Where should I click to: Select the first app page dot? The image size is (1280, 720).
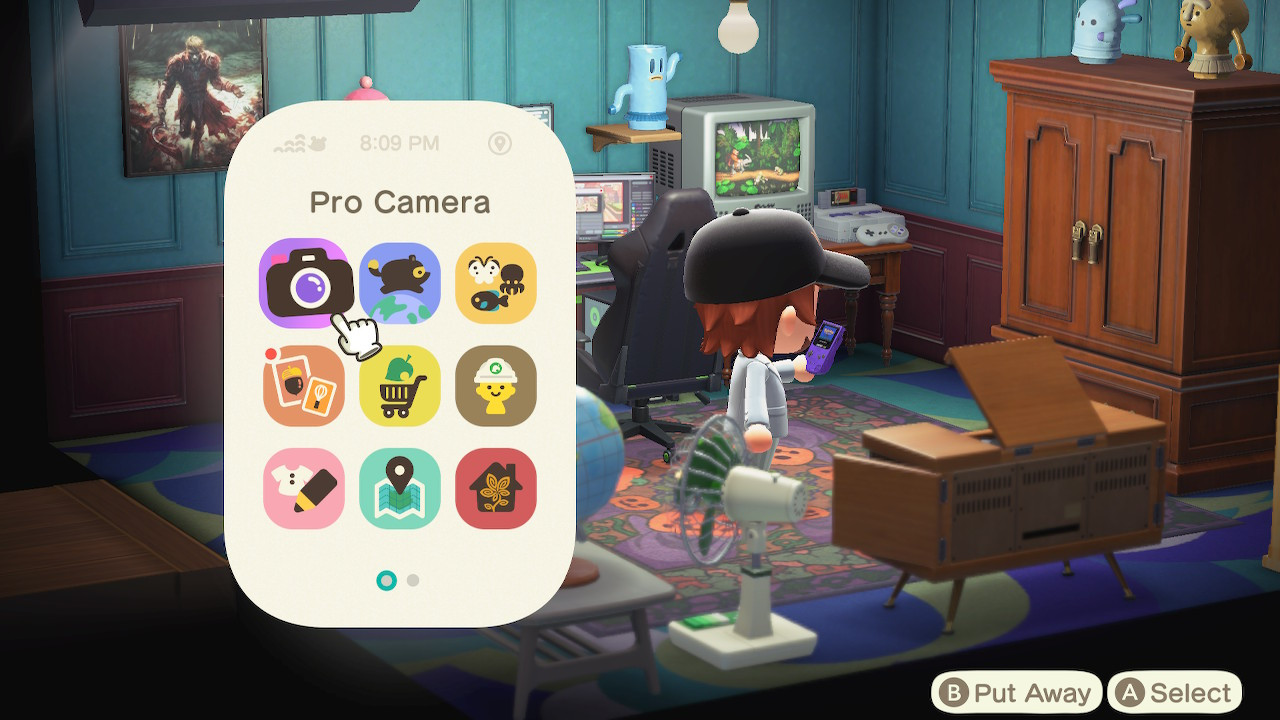click(x=386, y=579)
